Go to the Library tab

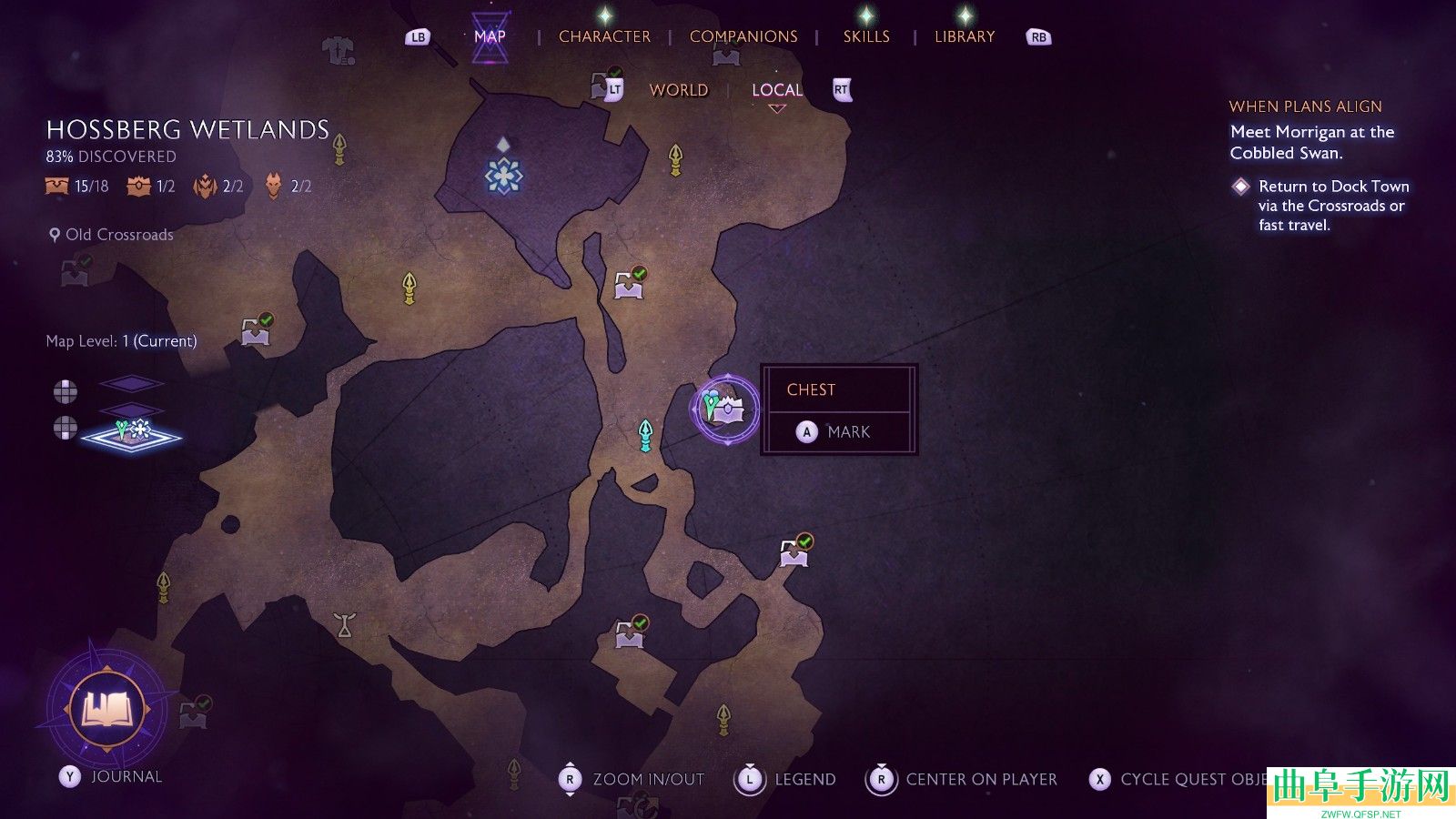coord(965,36)
